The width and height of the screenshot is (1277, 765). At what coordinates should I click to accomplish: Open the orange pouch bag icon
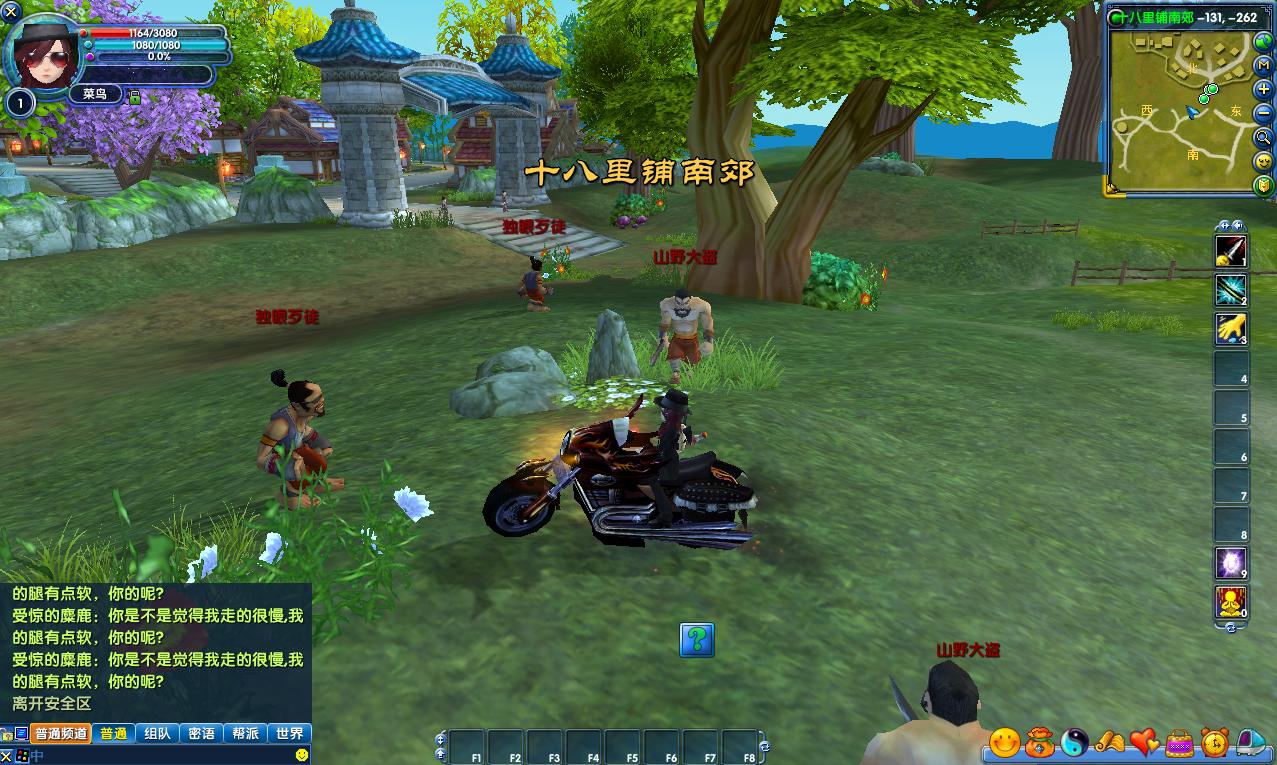(1040, 742)
